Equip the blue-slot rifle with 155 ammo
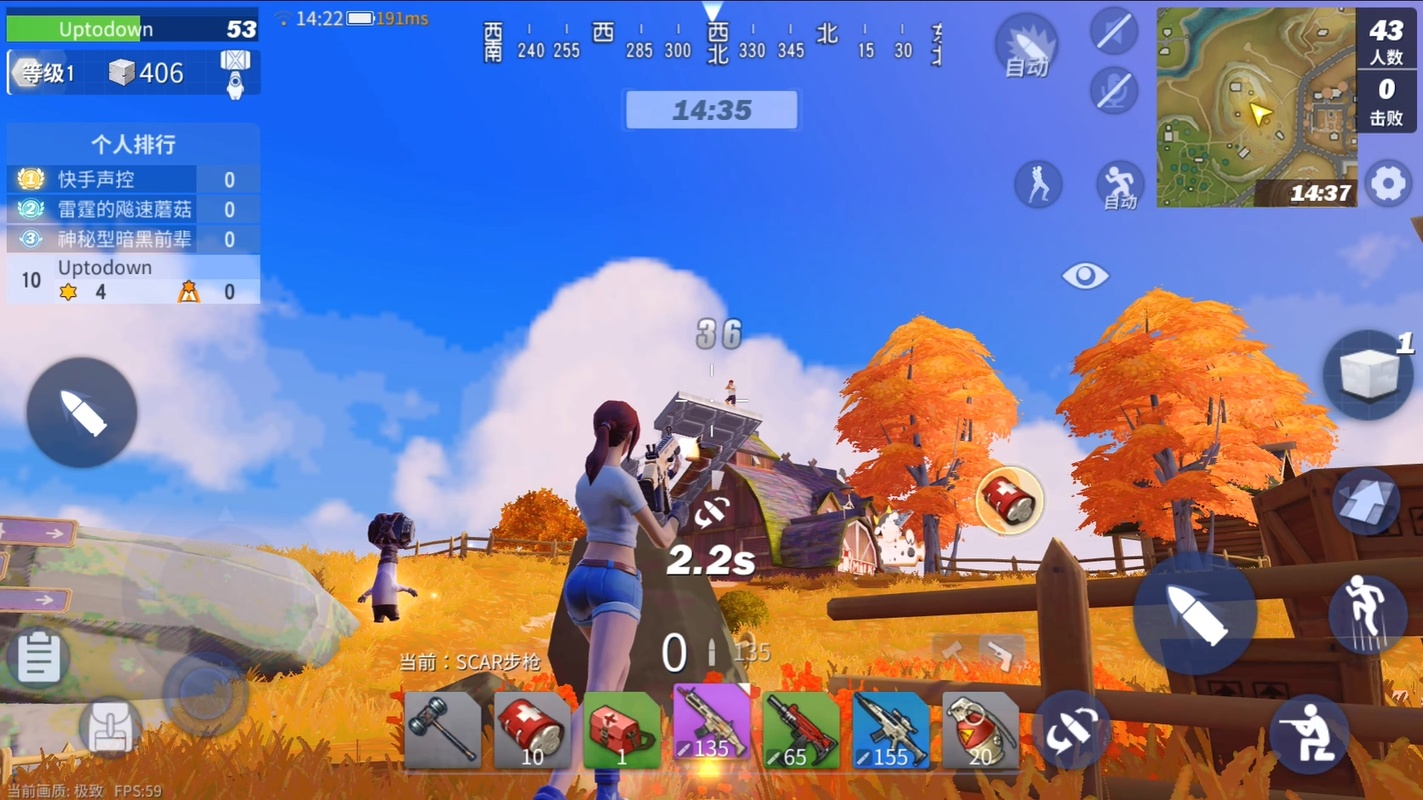This screenshot has width=1423, height=800. coord(891,730)
